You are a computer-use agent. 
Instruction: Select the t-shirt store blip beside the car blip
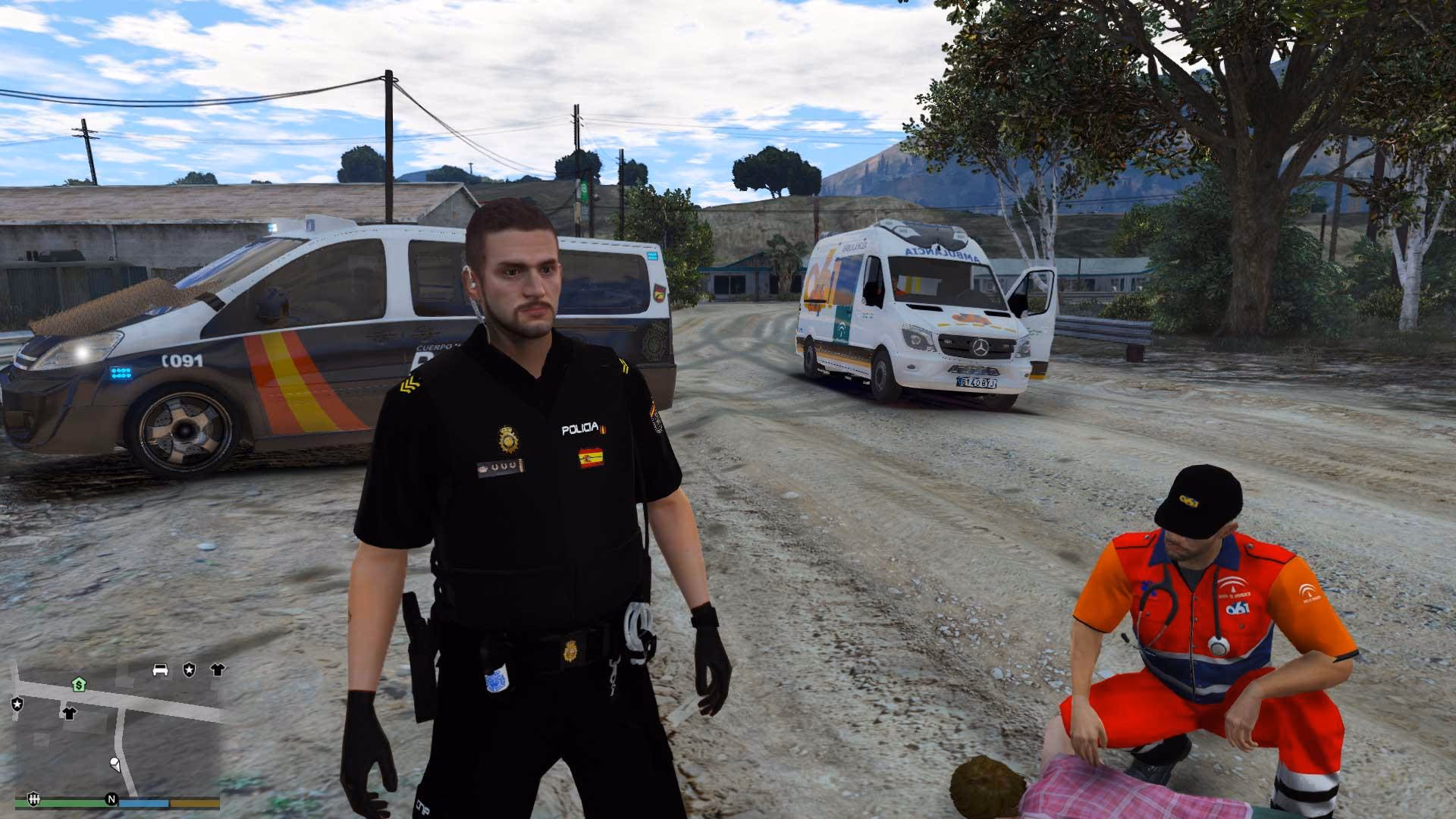click(x=217, y=670)
